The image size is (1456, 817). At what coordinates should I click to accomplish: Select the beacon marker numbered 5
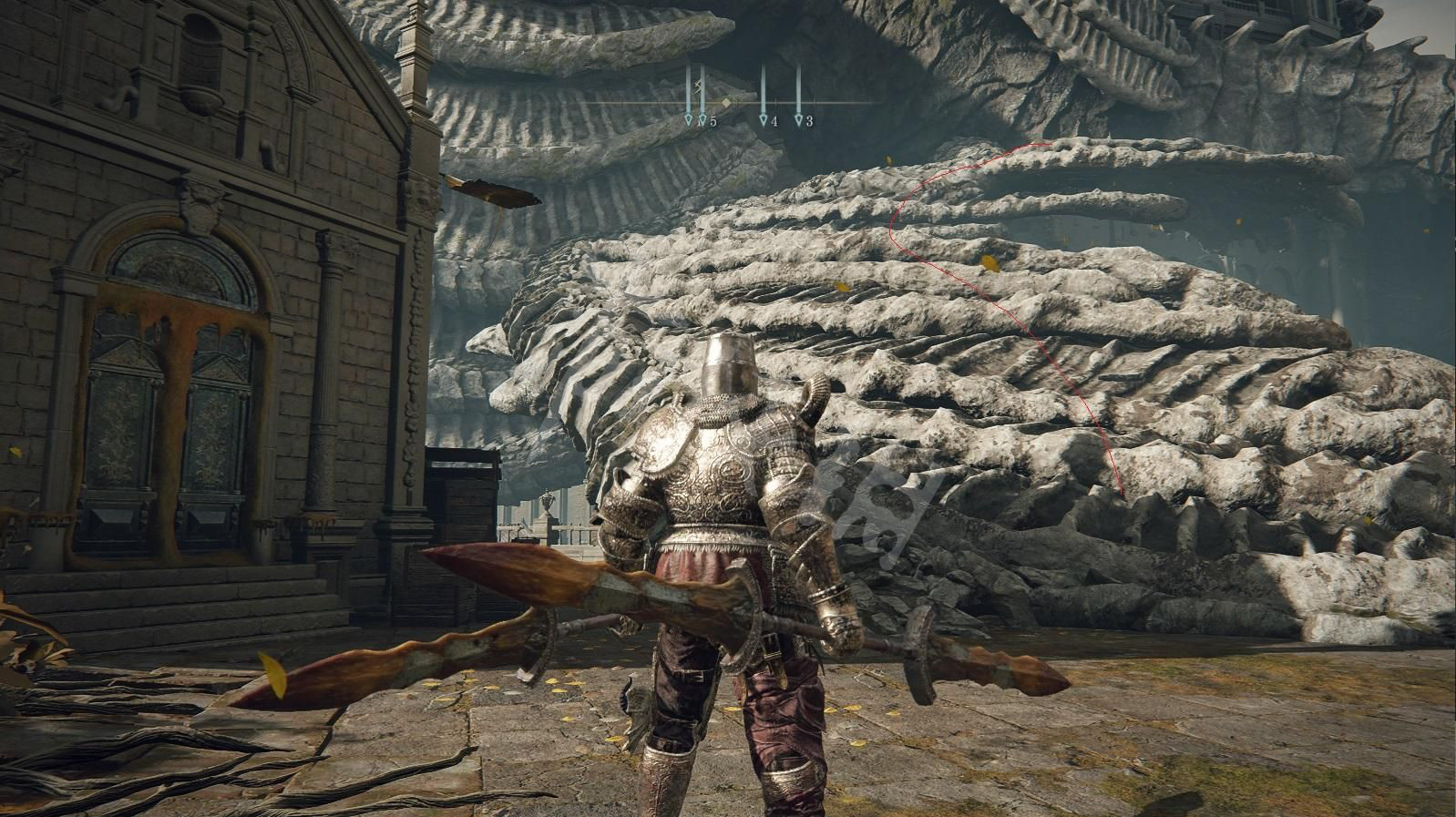pyautogui.click(x=702, y=119)
